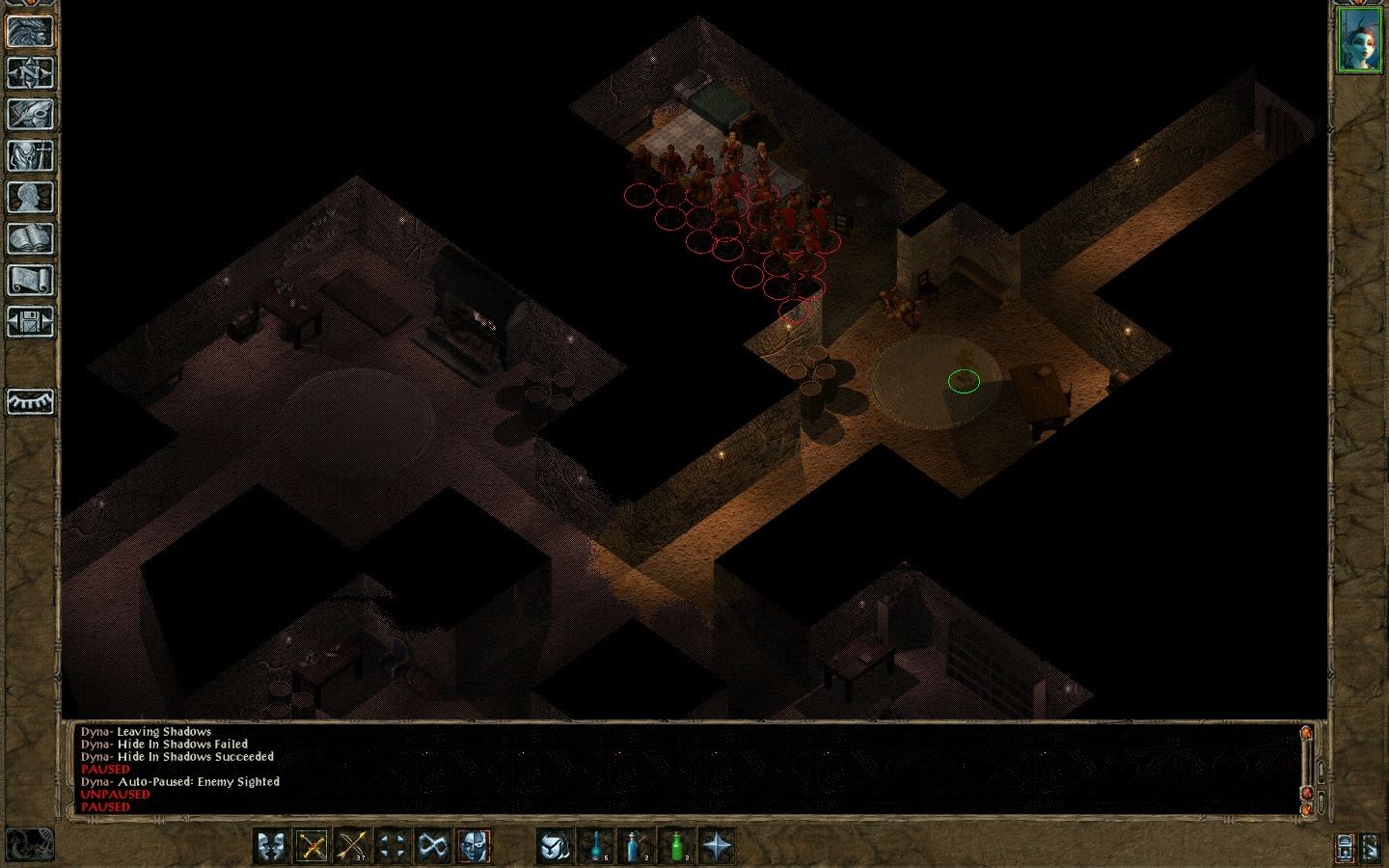Viewport: 1389px width, 868px height.
Task: Click the warrior portrait icon atop the sidebar
Action: 29,29
